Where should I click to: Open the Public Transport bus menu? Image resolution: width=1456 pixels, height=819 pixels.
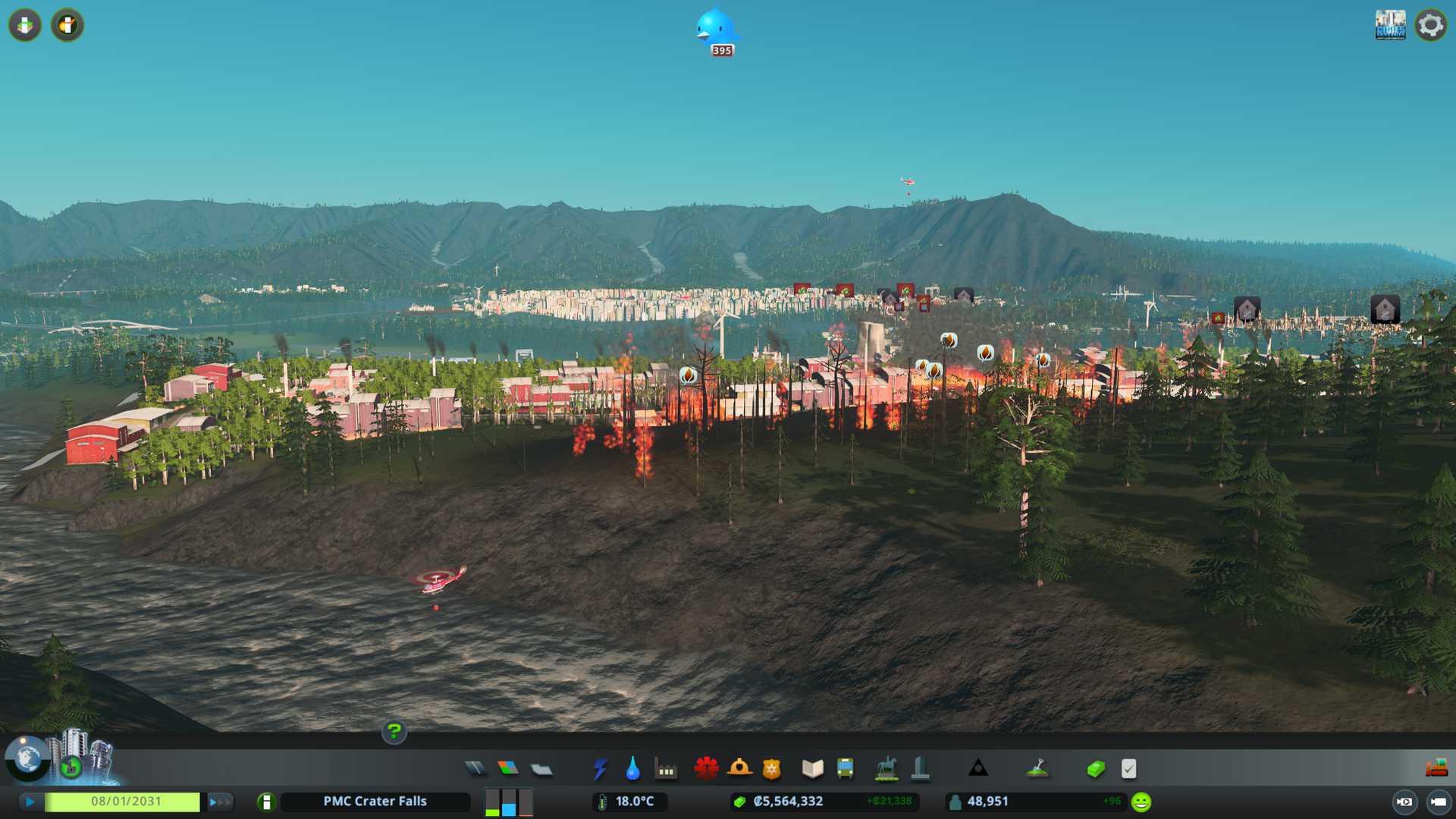(846, 769)
